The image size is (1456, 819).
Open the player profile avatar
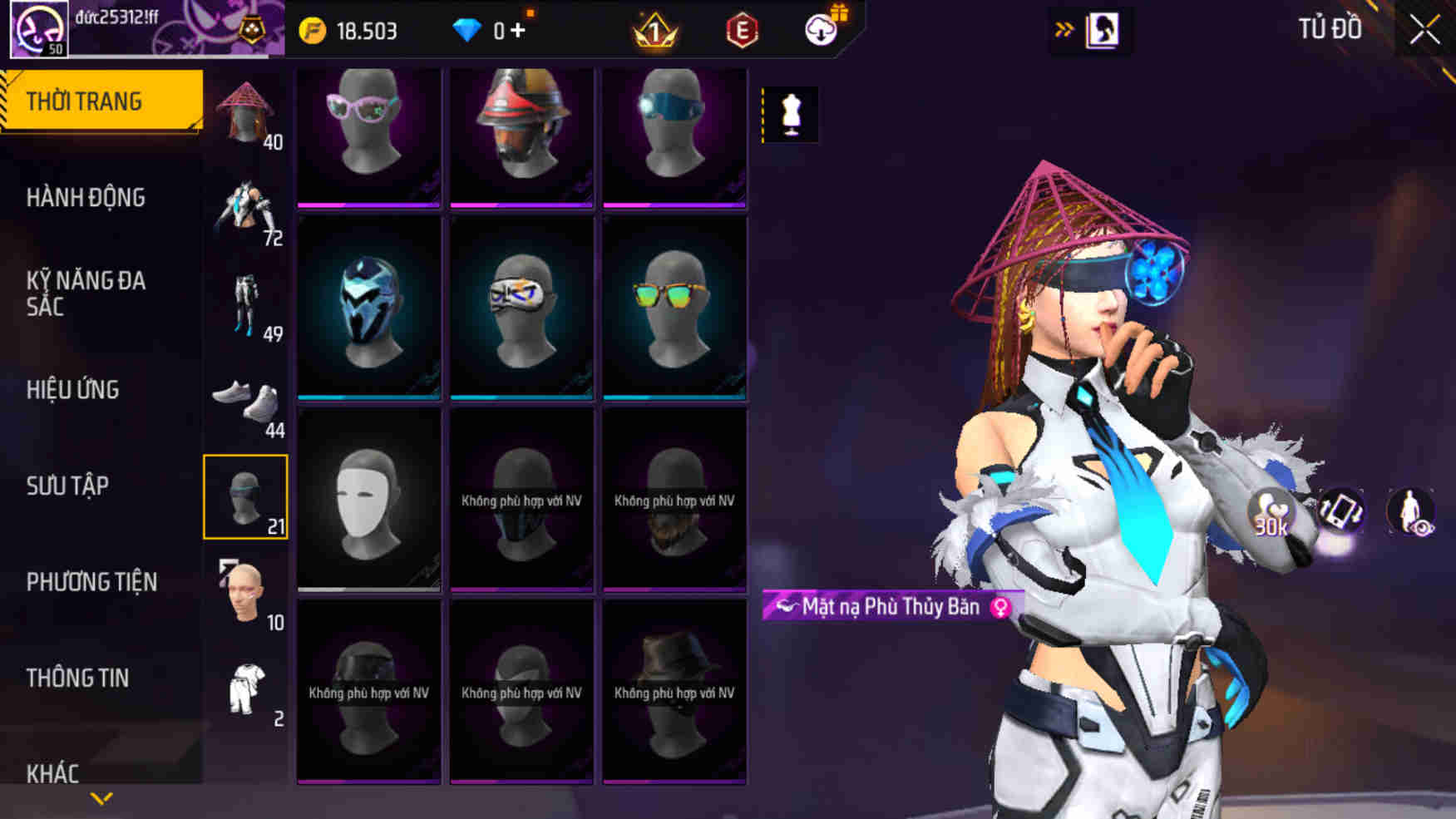pos(38,29)
